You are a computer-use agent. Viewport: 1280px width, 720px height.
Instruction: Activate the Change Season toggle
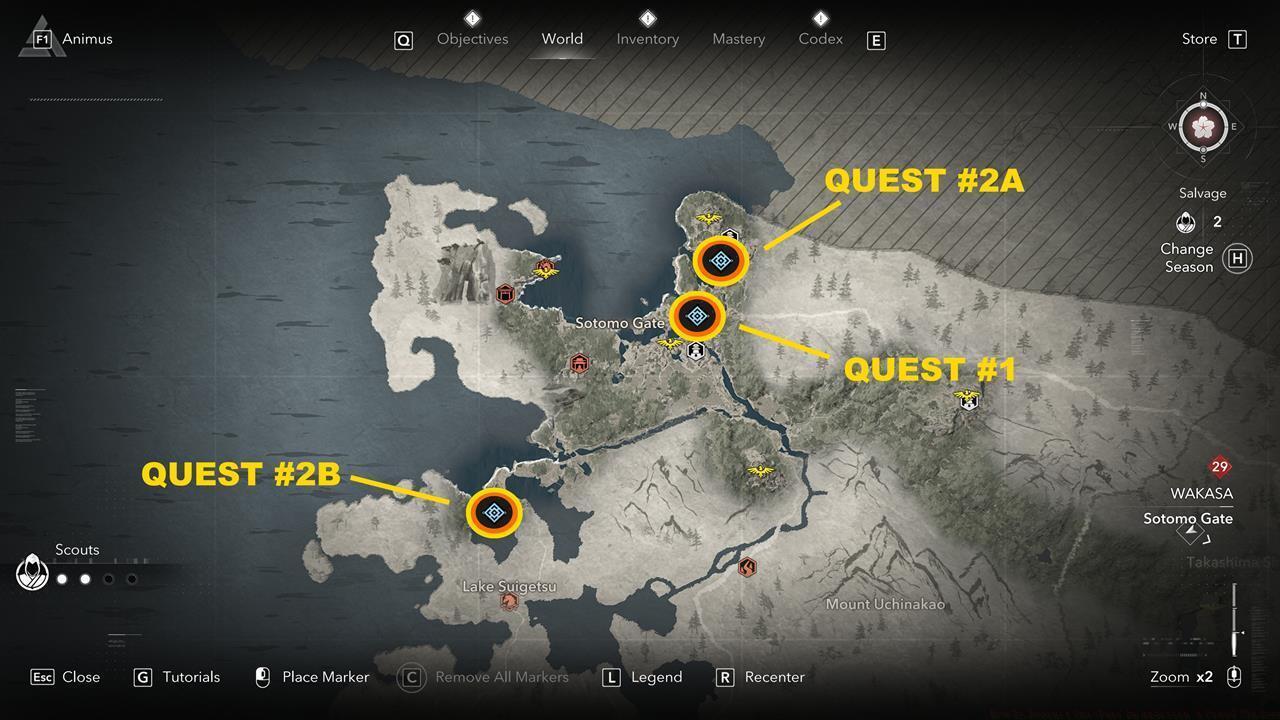point(1237,258)
